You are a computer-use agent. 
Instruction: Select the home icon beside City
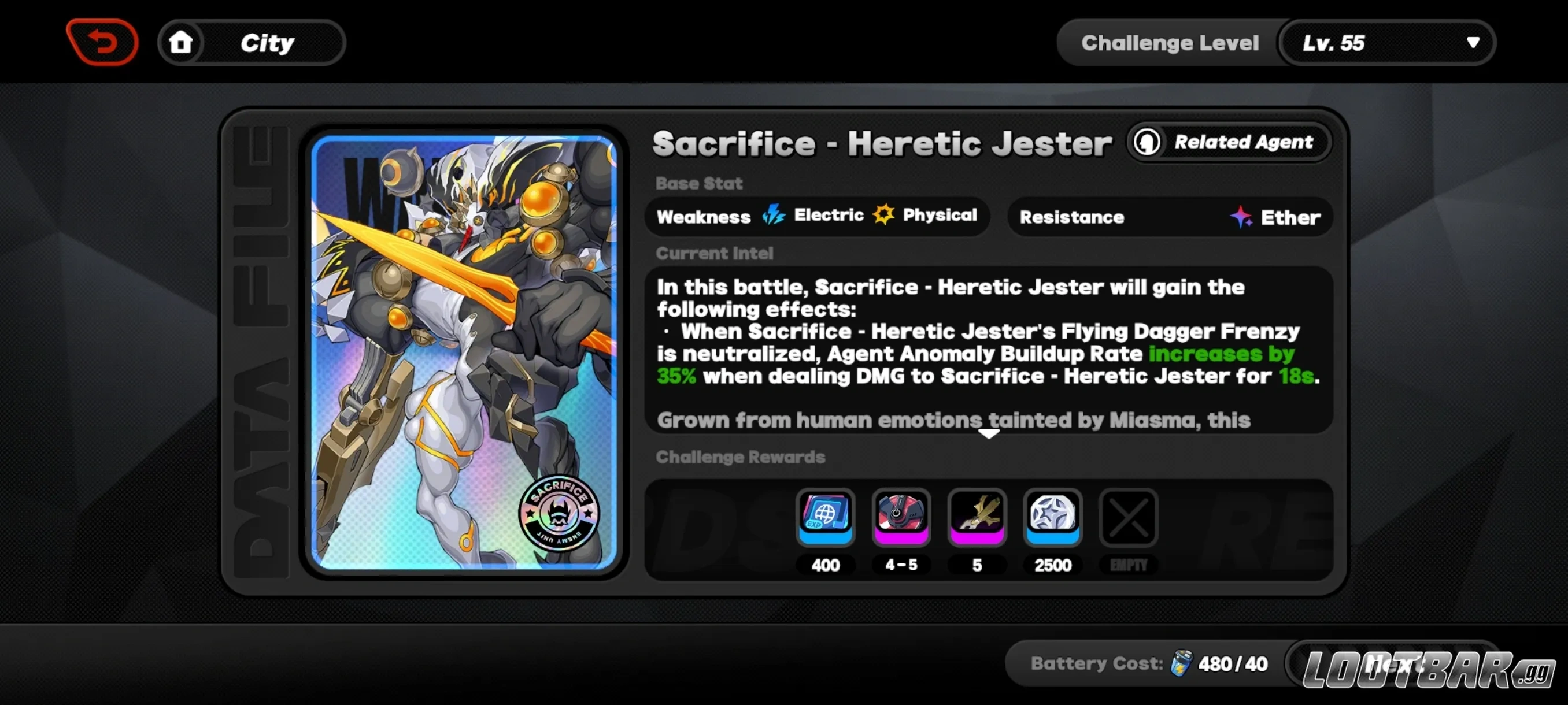point(180,42)
